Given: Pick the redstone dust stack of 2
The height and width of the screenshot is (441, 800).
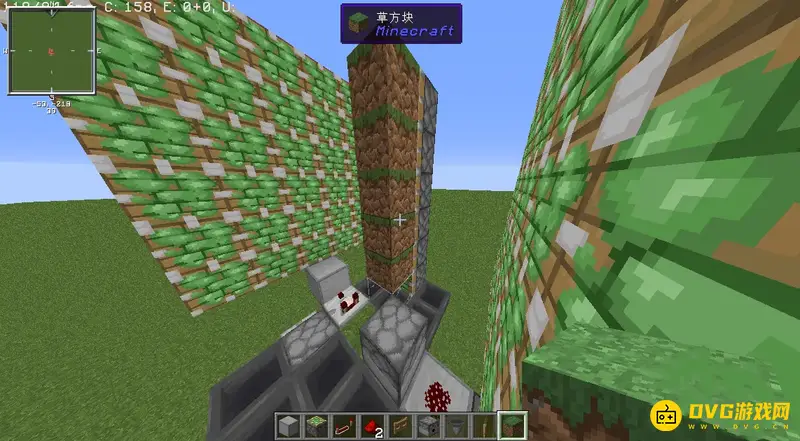Looking at the screenshot, I should (372, 427).
